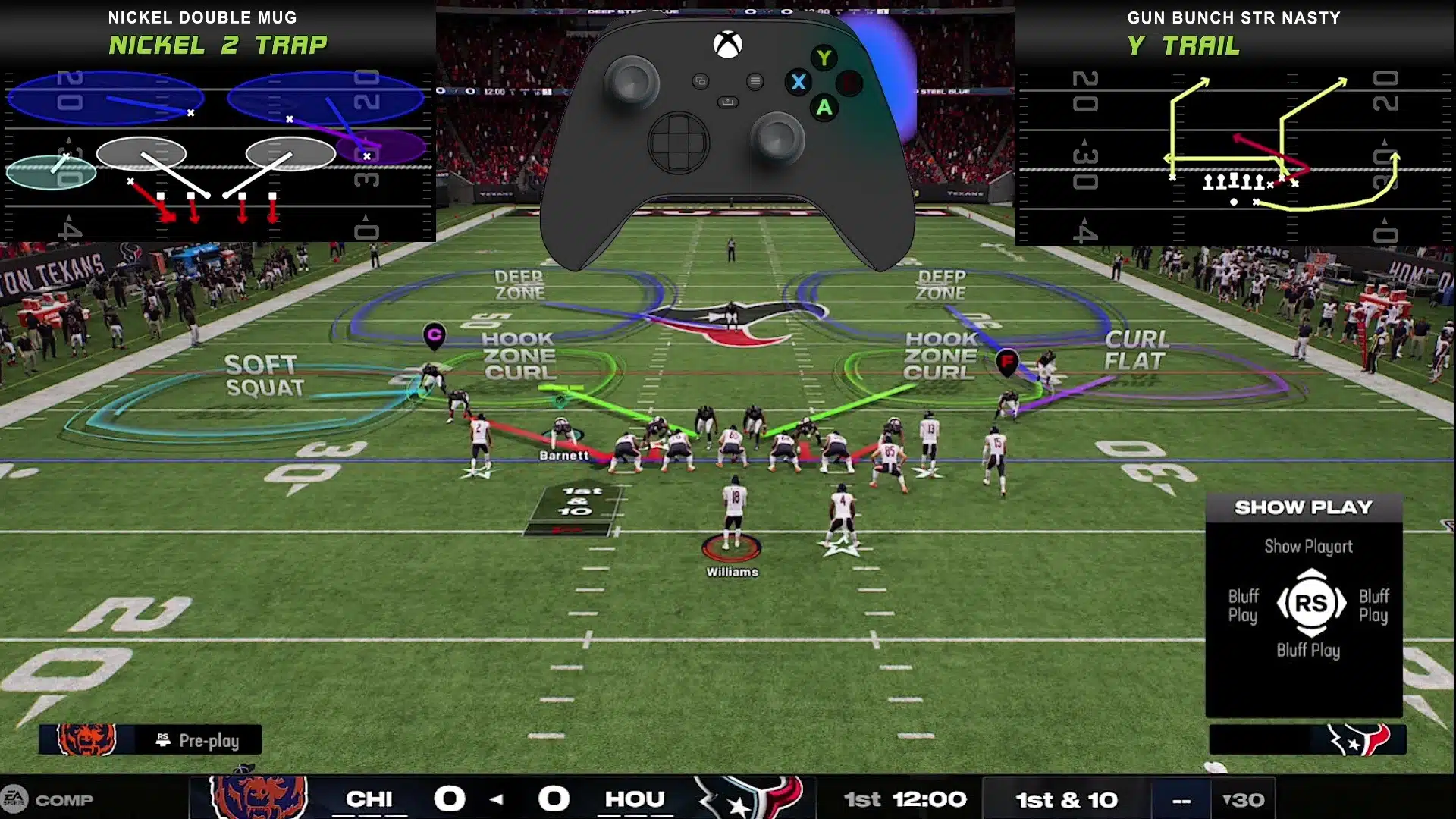Select the 1st & 10 down indicator
This screenshot has height=819, width=1456.
[1066, 799]
